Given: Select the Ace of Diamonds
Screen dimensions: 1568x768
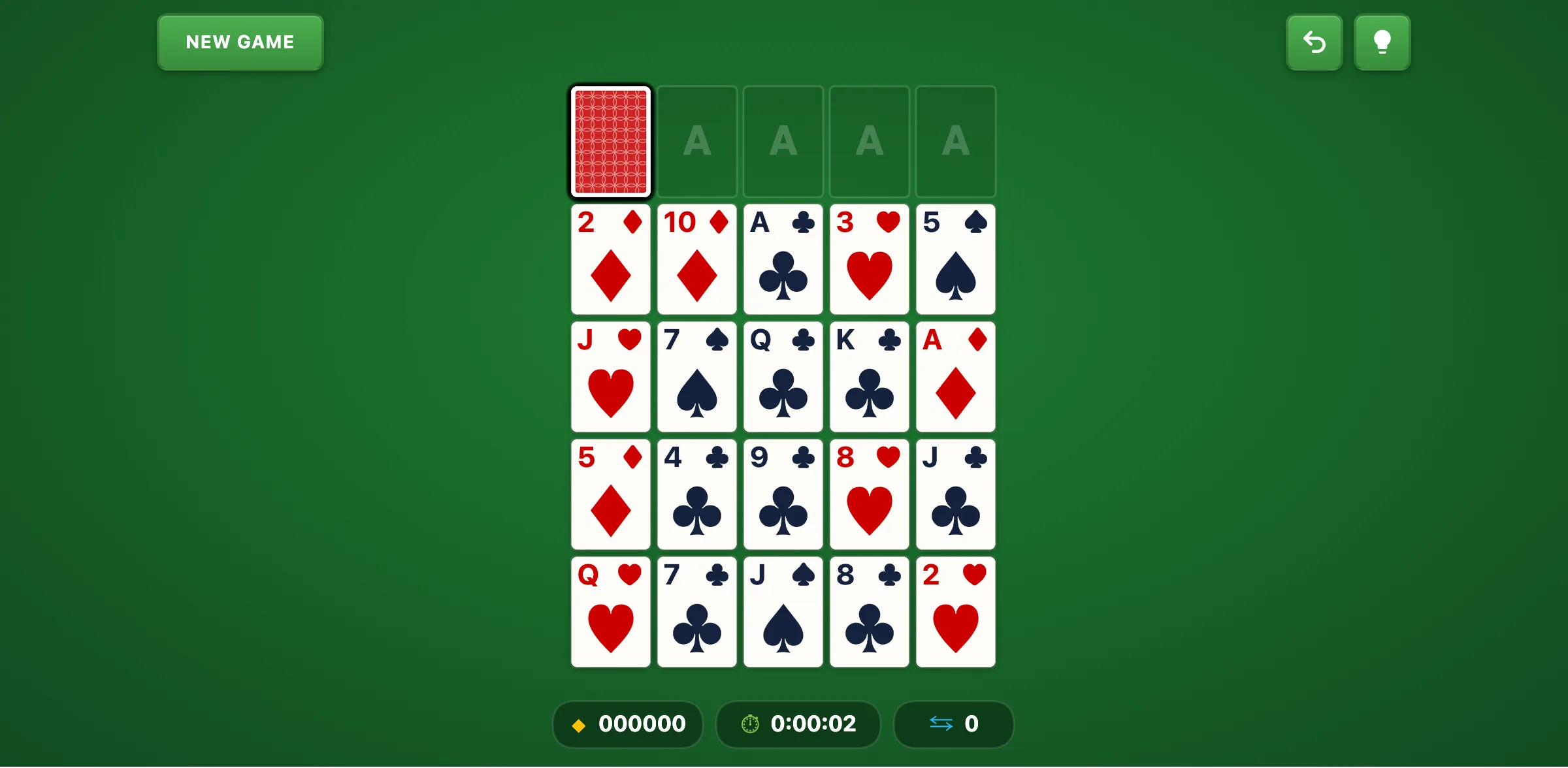Looking at the screenshot, I should 955,377.
